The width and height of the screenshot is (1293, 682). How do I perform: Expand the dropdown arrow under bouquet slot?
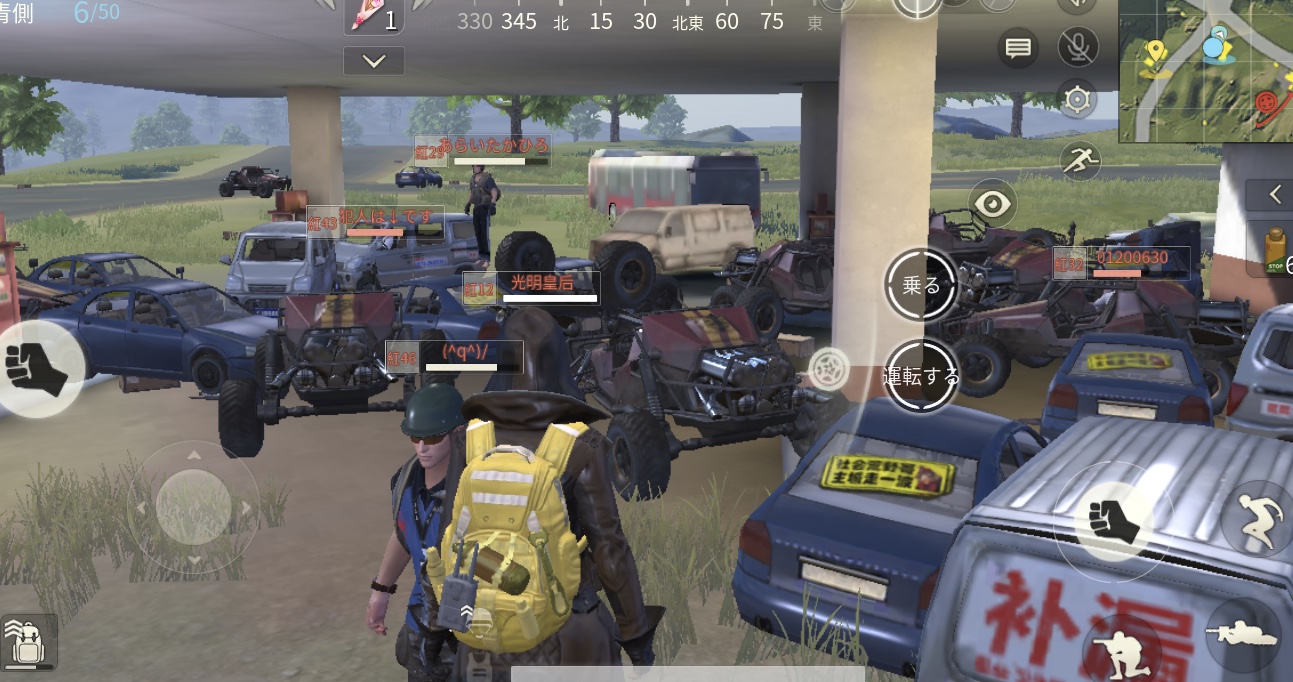point(374,61)
